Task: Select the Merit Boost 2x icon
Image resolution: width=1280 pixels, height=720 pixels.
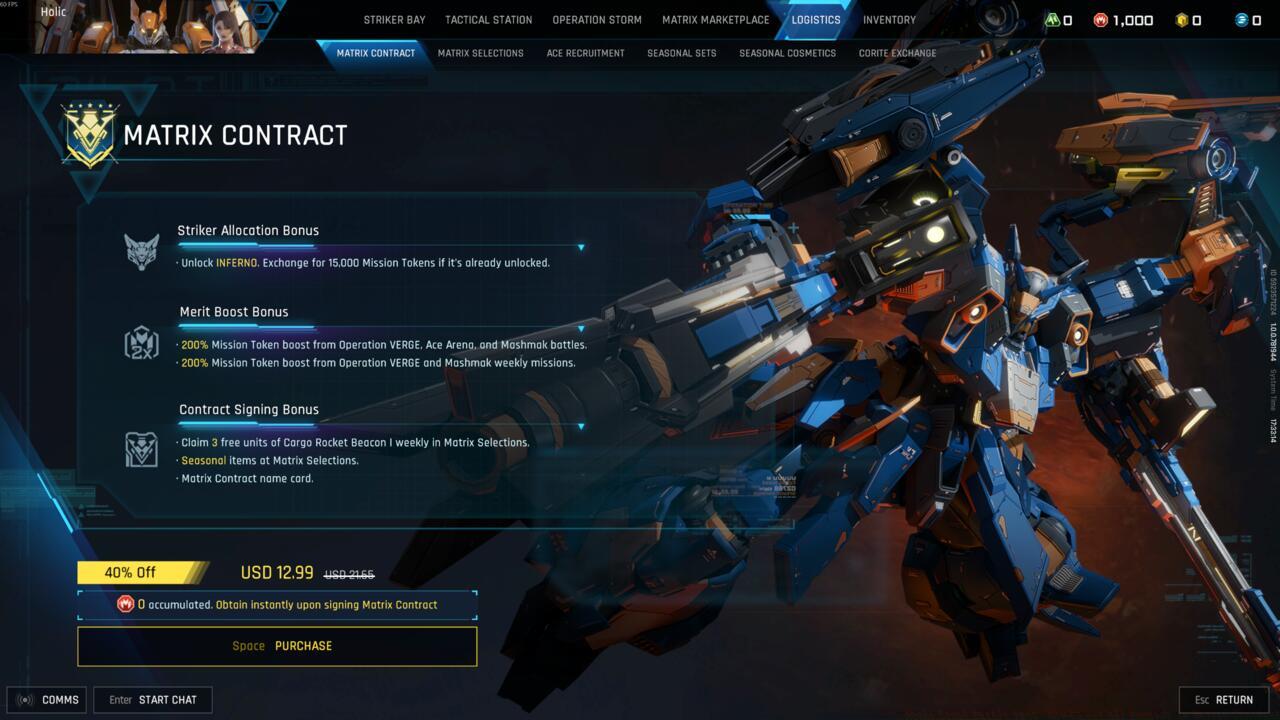Action: point(140,344)
